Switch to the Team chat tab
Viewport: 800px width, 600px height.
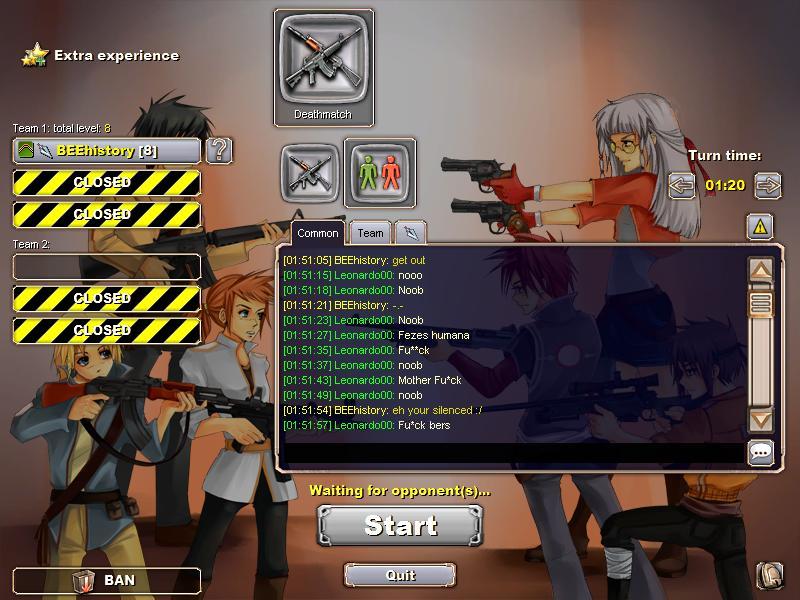click(370, 233)
